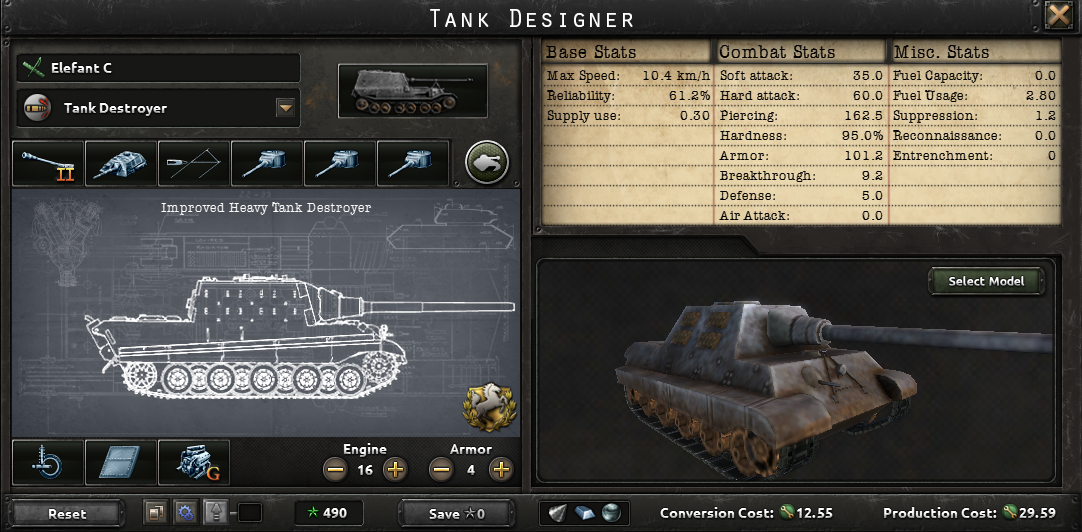Click the tank icon thumbnail beside the name
This screenshot has width=1082, height=532.
point(412,91)
